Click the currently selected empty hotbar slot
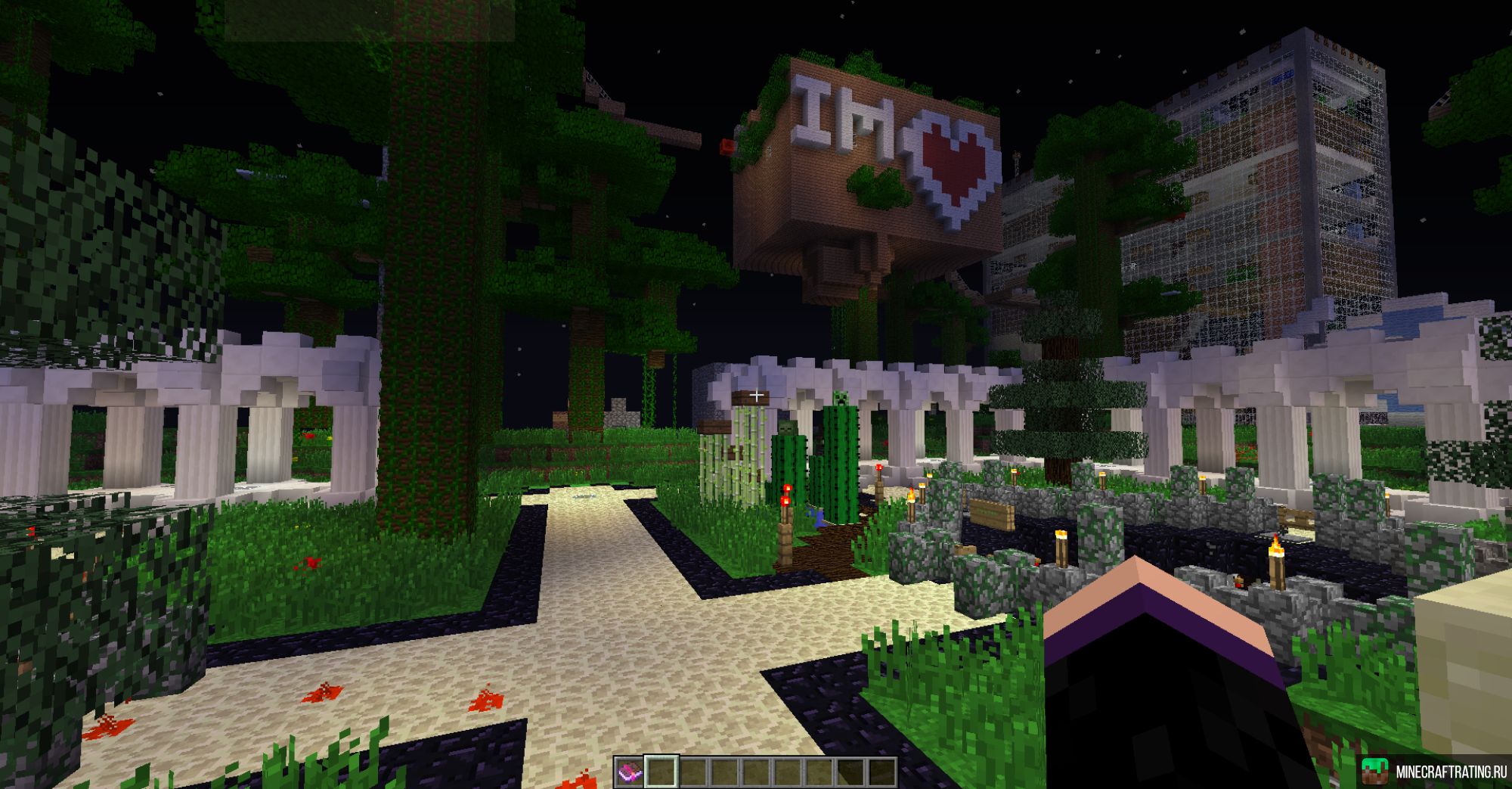The height and width of the screenshot is (789, 1512). (x=661, y=772)
